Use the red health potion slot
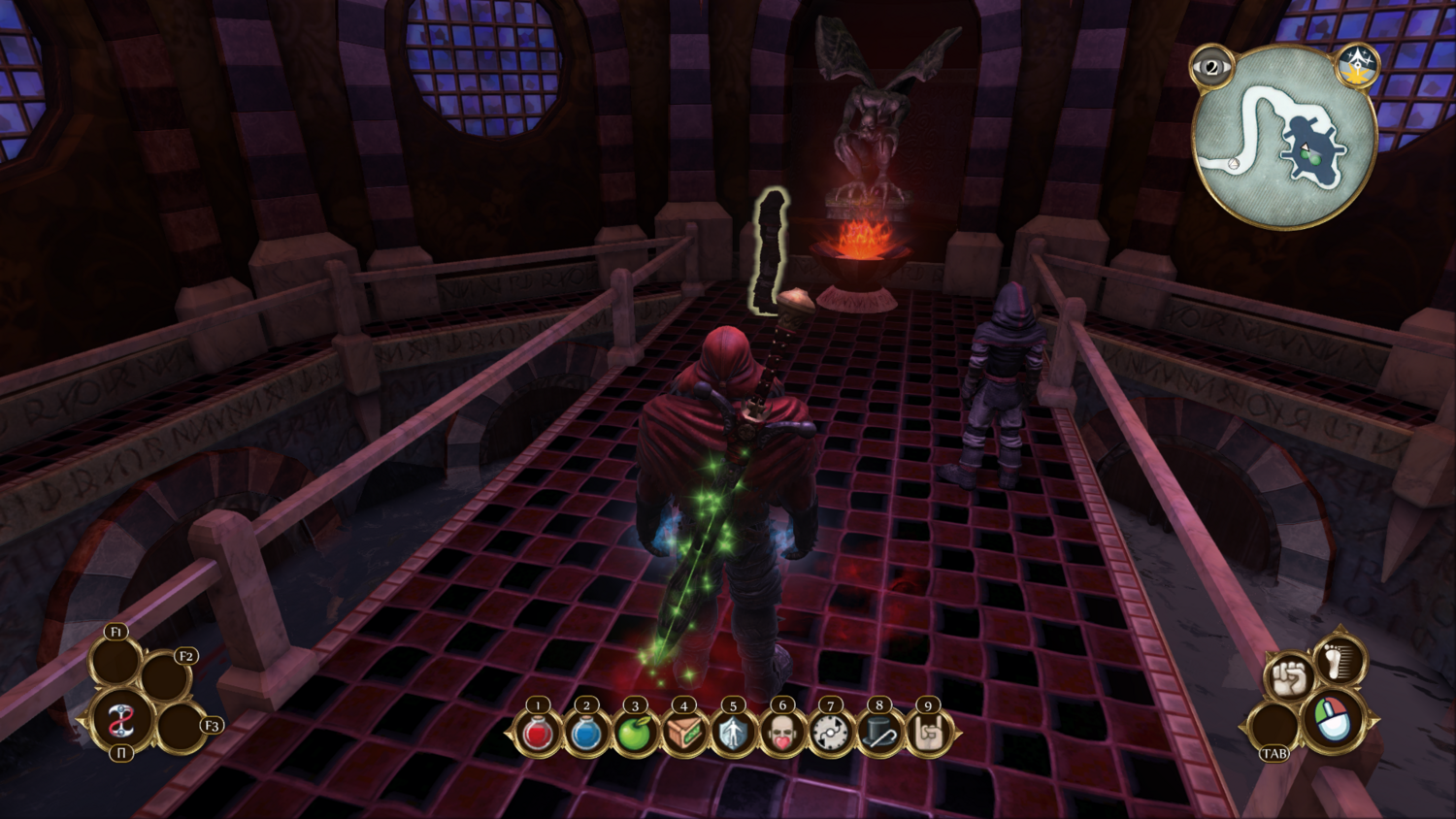The width and height of the screenshot is (1456, 819). tap(538, 735)
